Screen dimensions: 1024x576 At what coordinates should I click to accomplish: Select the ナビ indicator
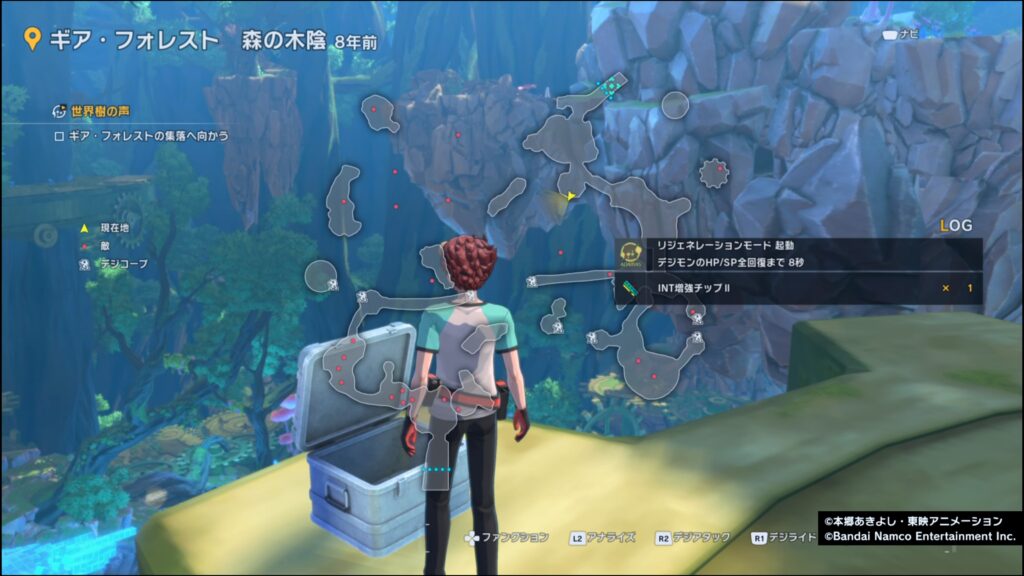(900, 34)
